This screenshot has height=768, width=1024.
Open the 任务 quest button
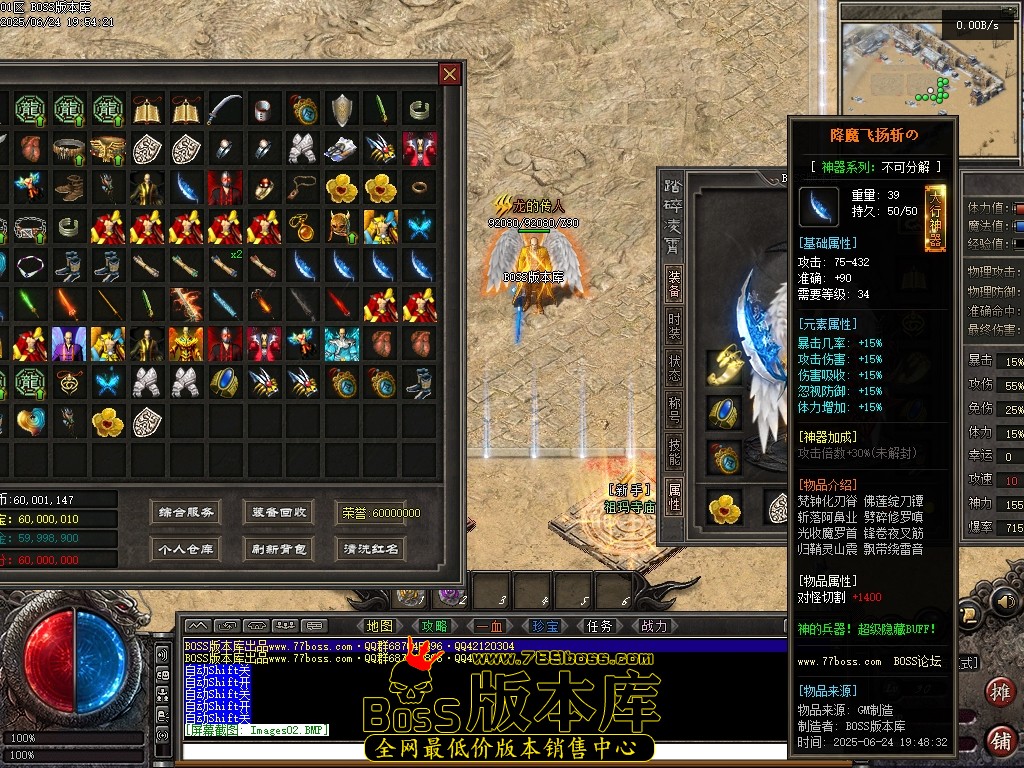(600, 626)
